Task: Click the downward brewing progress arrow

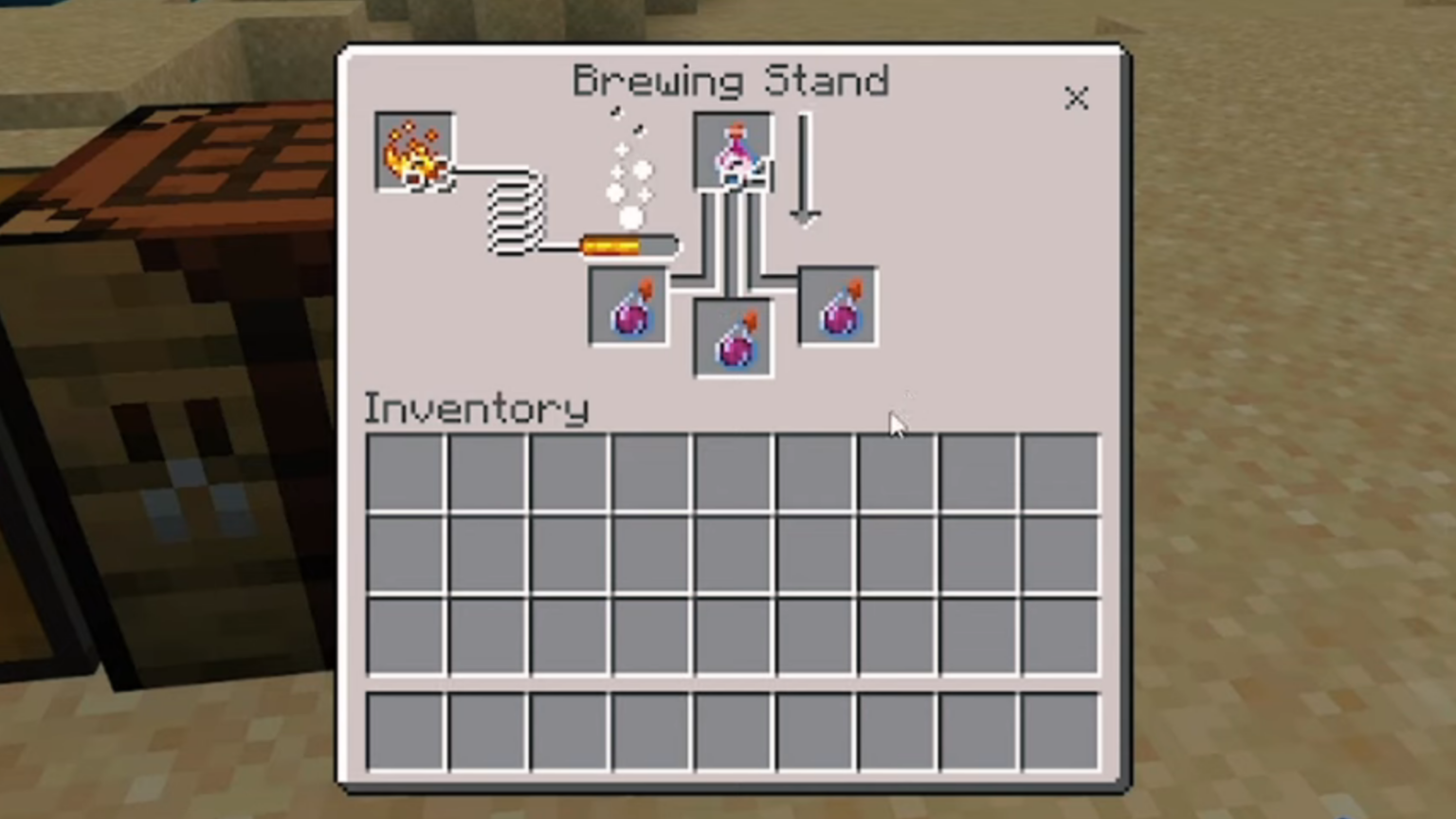Action: click(x=806, y=171)
